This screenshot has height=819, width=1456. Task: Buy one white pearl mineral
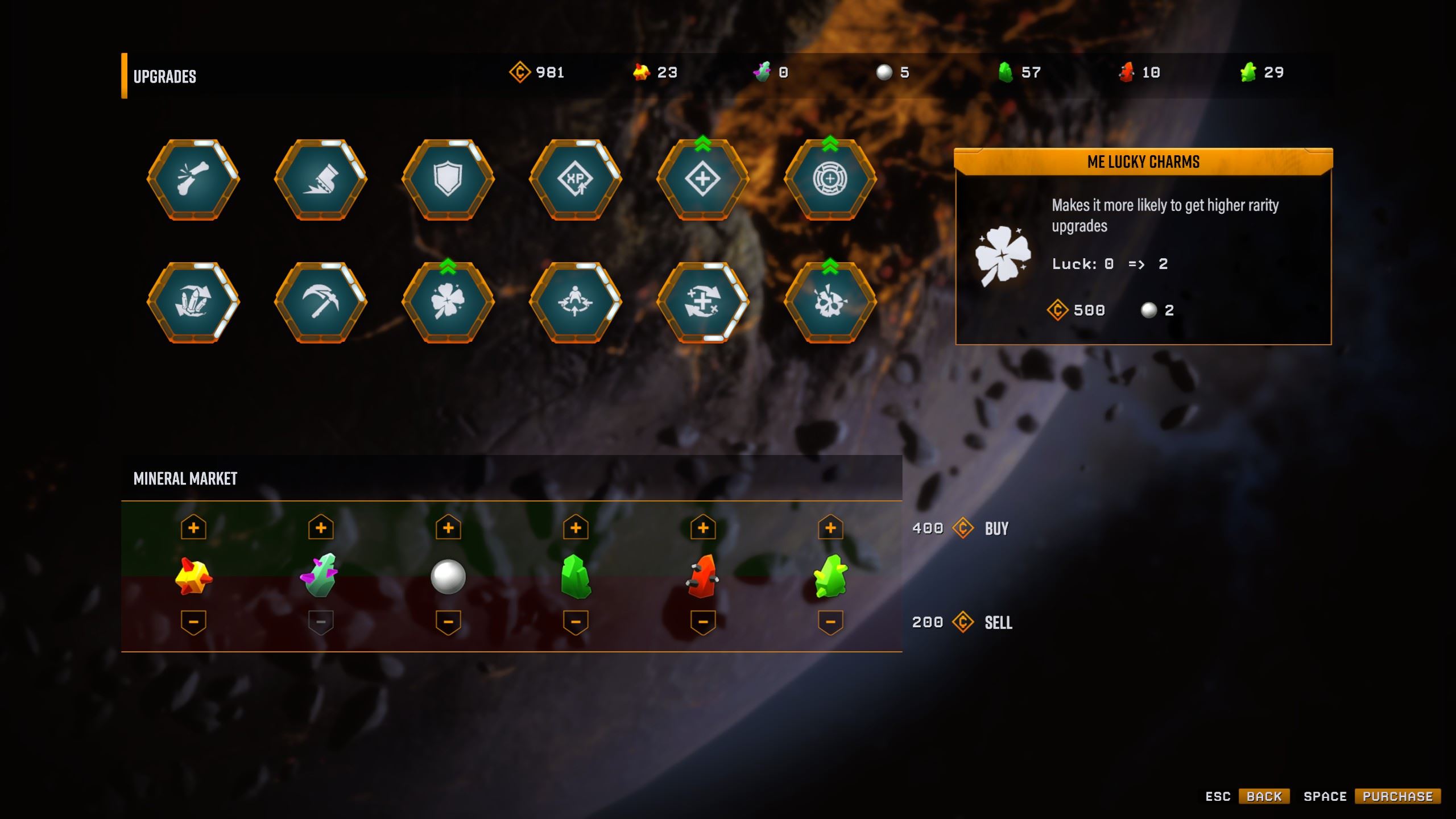click(x=448, y=528)
